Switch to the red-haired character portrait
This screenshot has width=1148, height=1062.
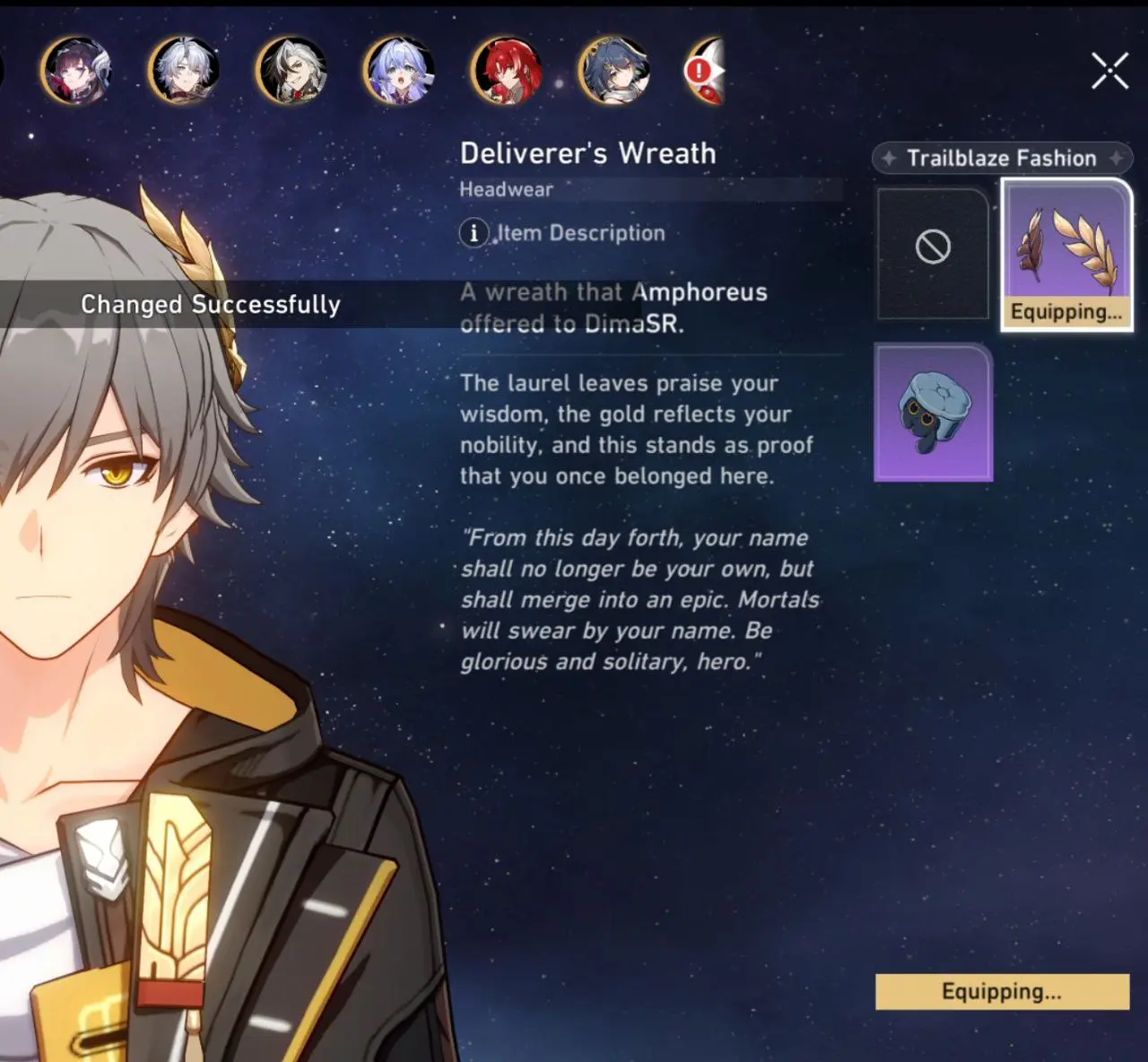pos(507,70)
